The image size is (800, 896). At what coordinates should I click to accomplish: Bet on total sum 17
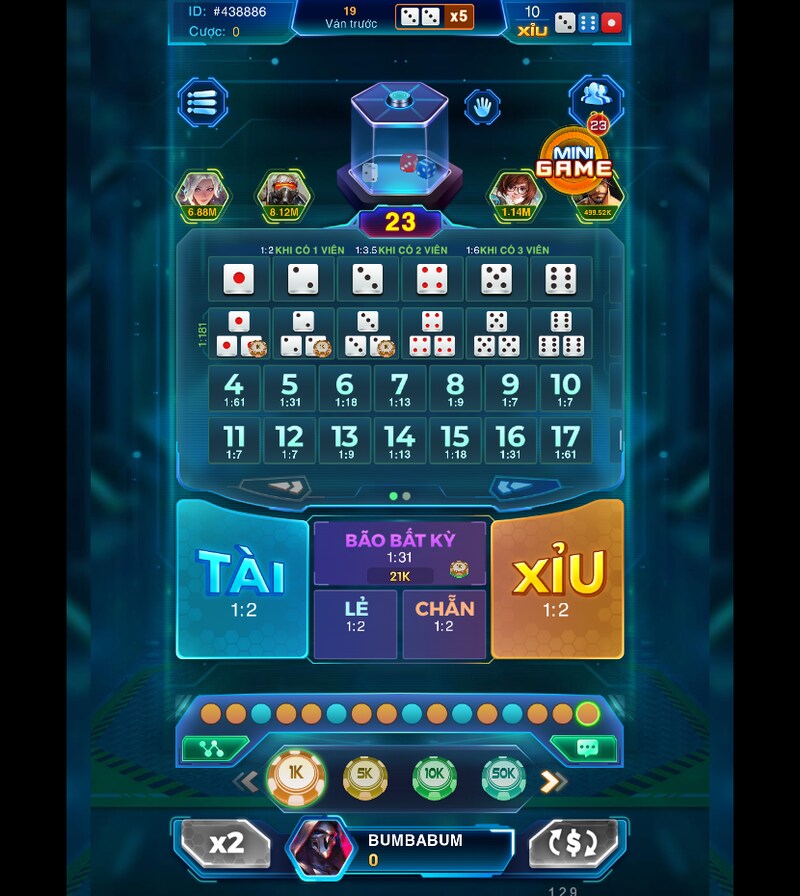pos(566,441)
